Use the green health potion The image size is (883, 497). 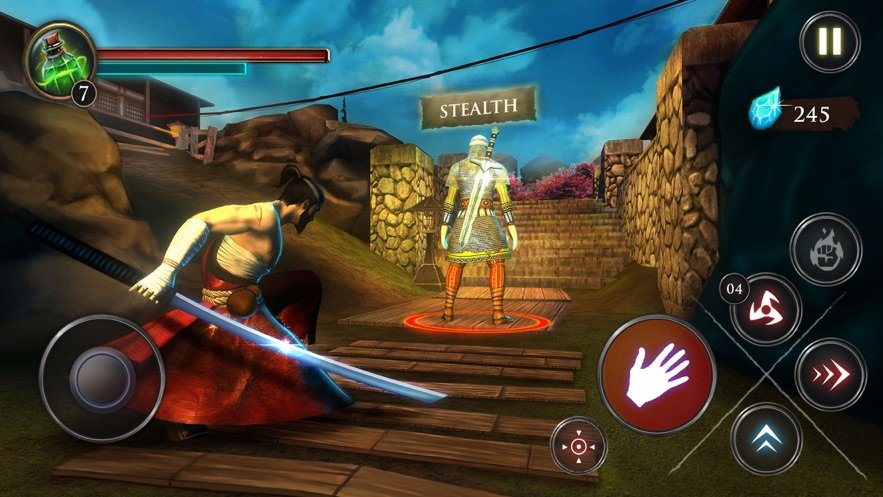59,60
